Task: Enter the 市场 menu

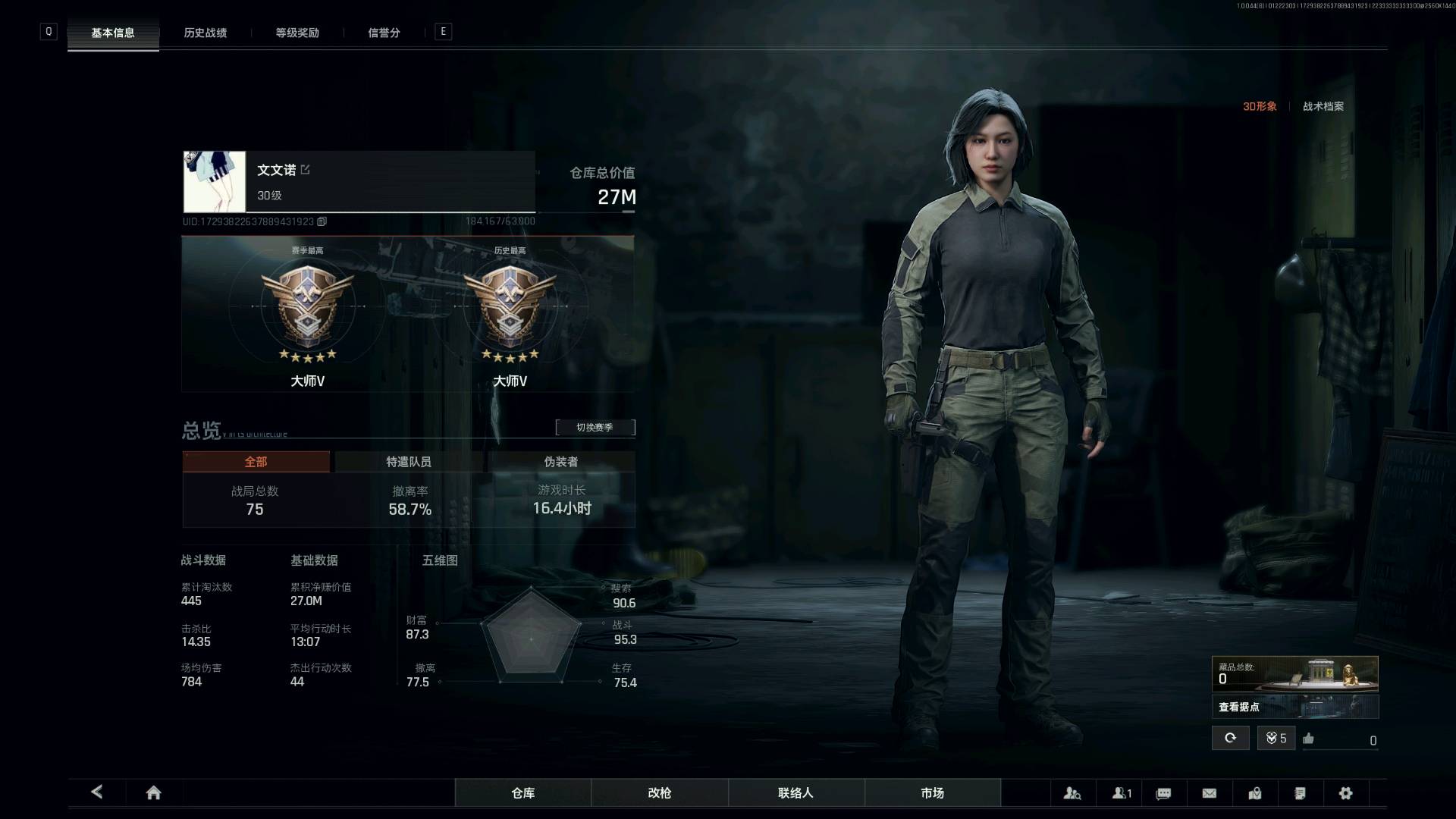Action: point(932,792)
